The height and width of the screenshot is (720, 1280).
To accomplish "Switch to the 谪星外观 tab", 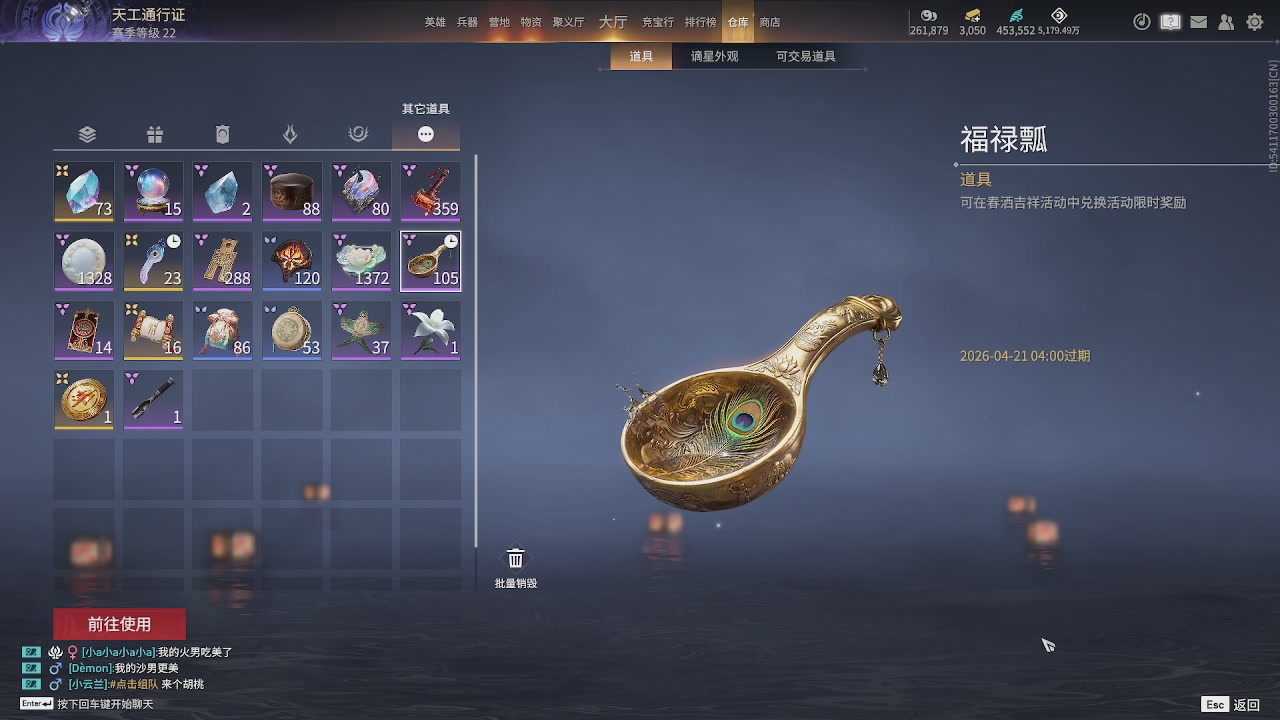I will click(713, 57).
